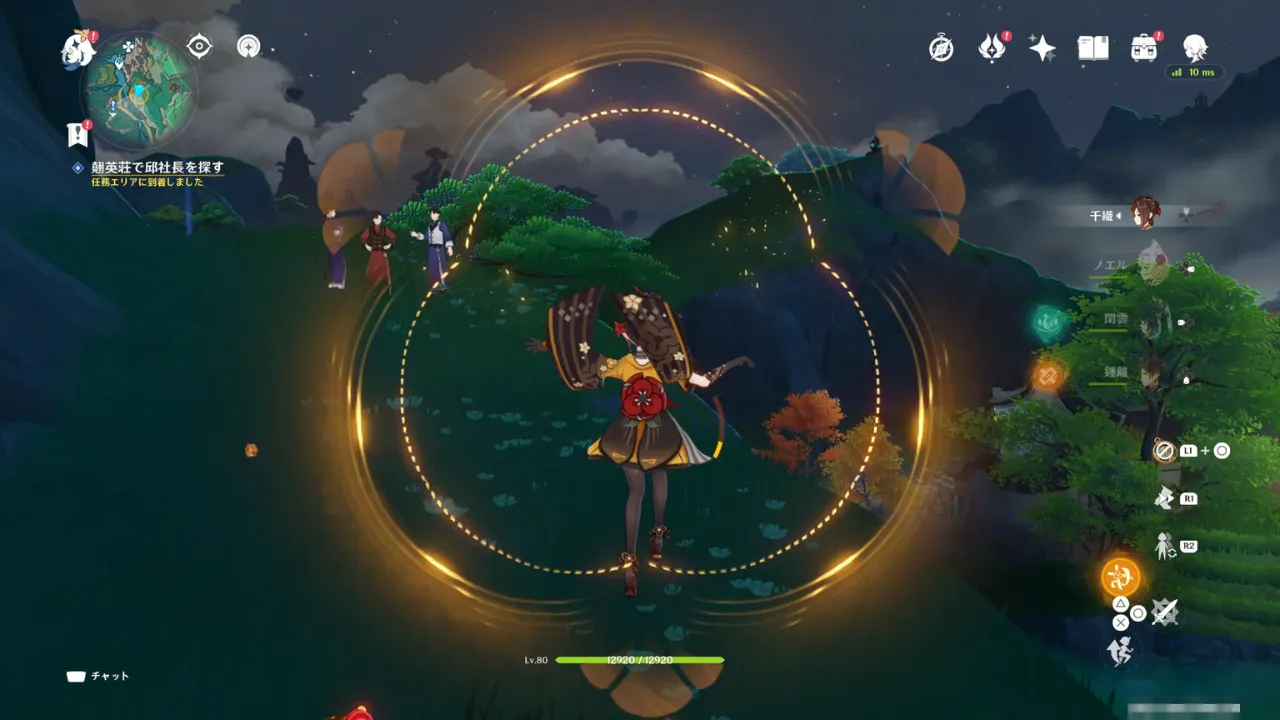Open the adventurer handbook book icon

click(1093, 48)
